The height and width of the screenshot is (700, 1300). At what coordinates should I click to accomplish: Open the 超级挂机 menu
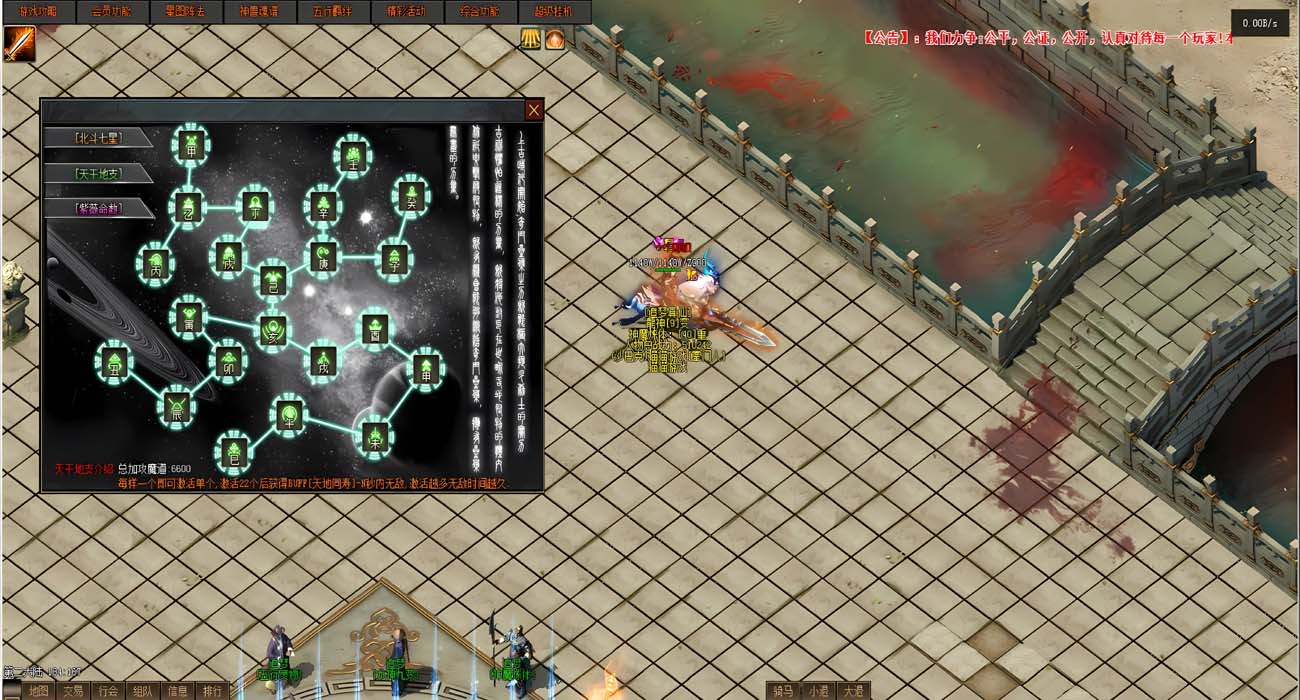tap(554, 12)
